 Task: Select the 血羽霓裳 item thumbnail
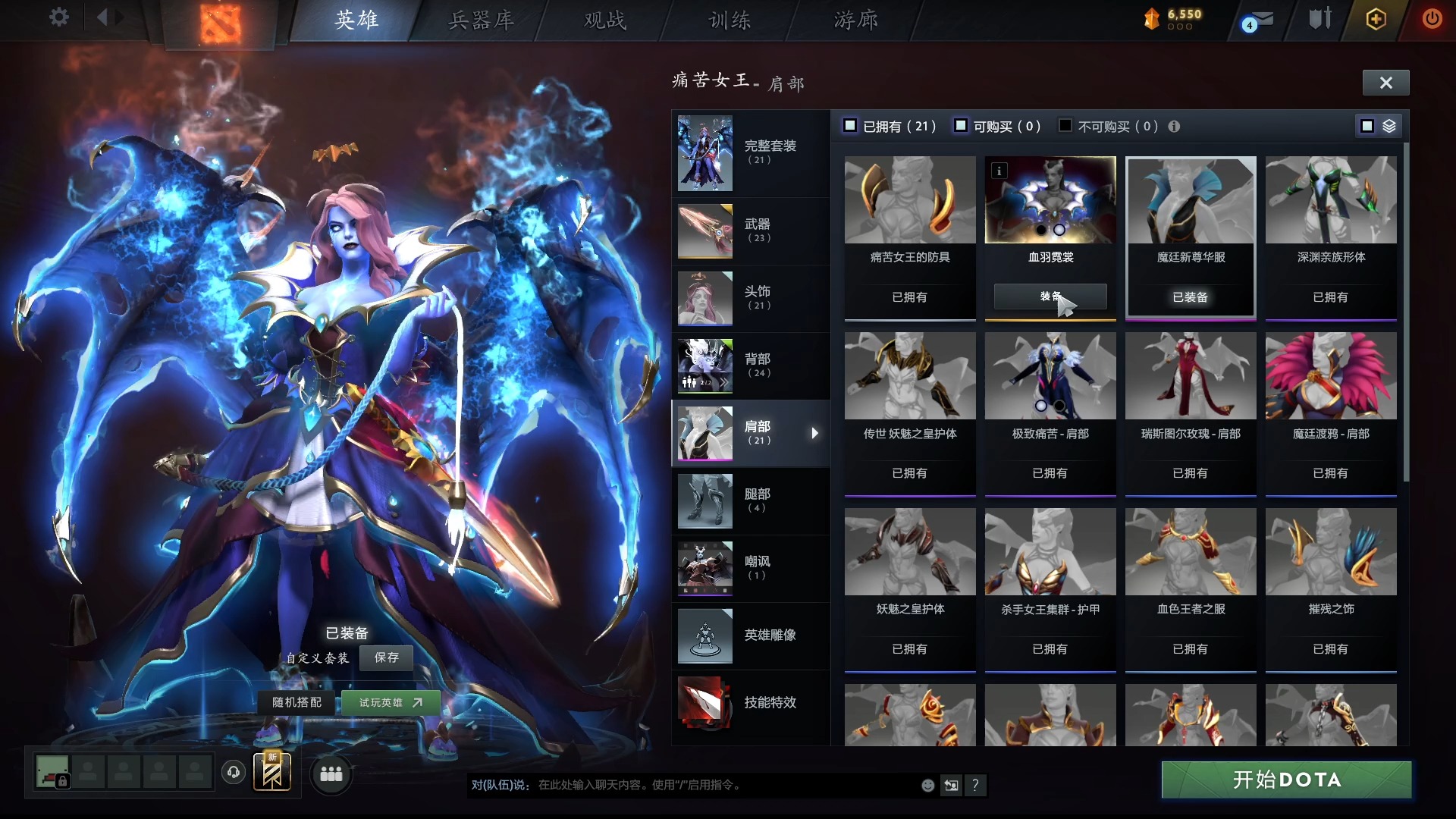tap(1050, 199)
